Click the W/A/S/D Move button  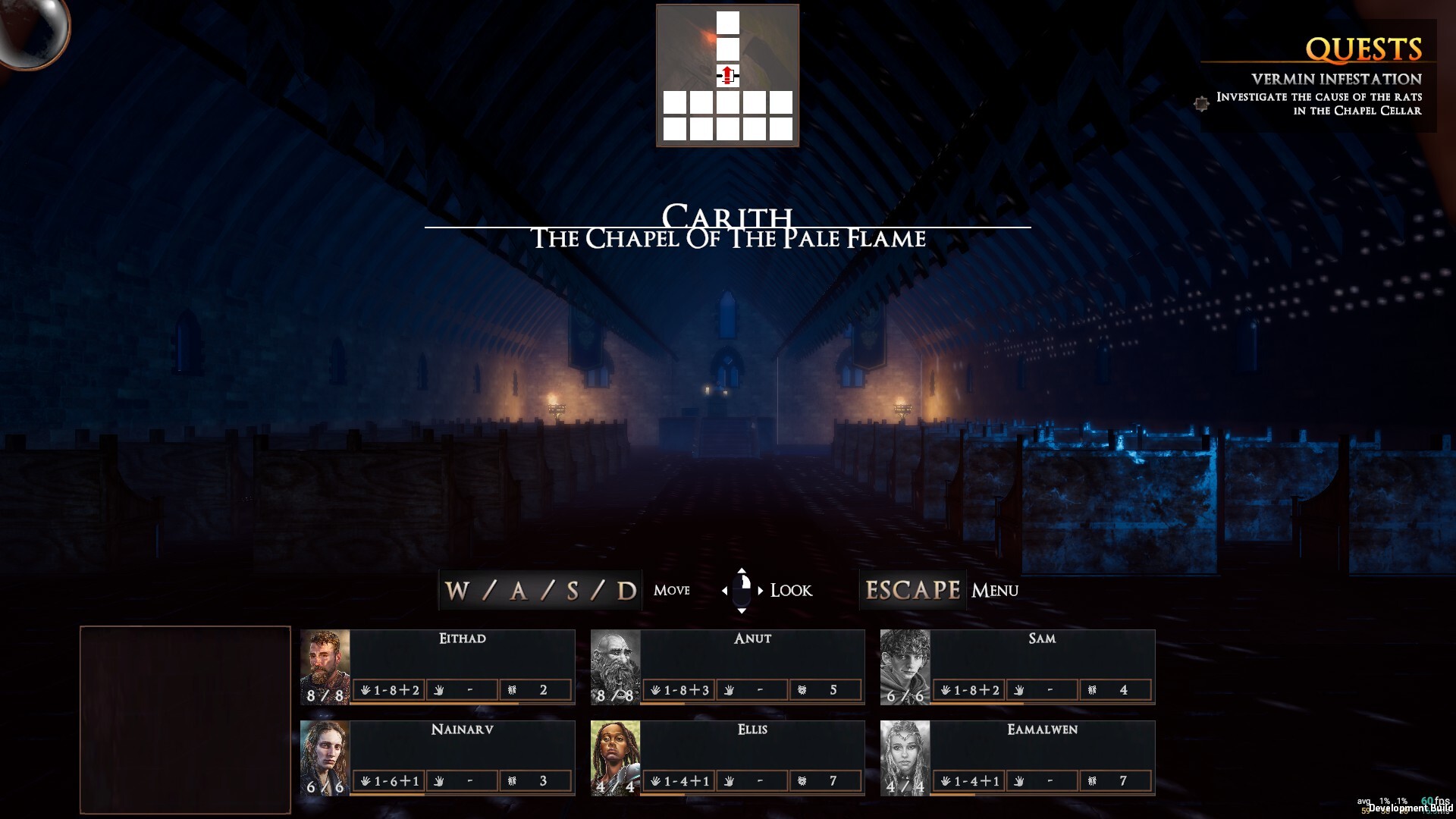pyautogui.click(x=540, y=589)
